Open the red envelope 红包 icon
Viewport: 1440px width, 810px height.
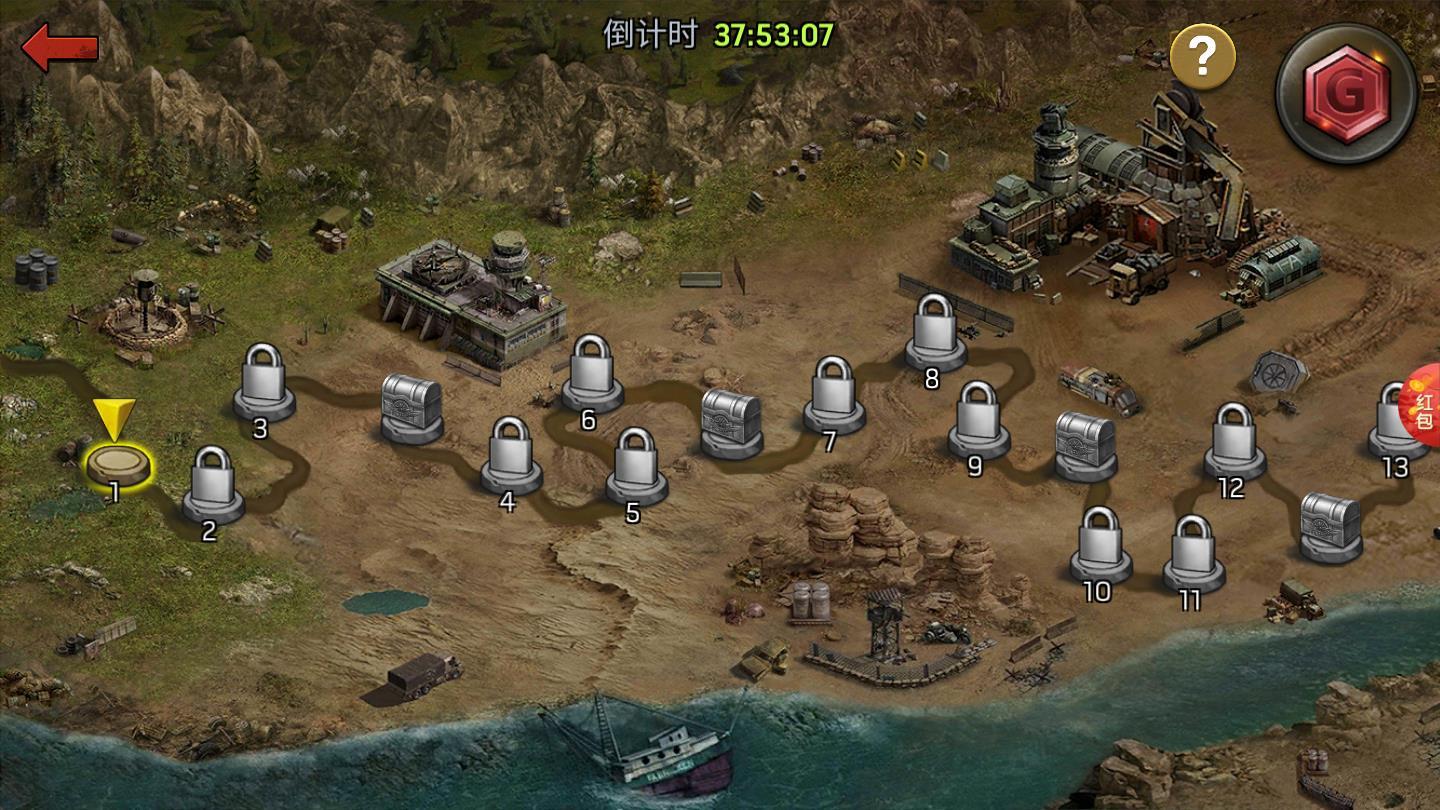click(x=1424, y=410)
